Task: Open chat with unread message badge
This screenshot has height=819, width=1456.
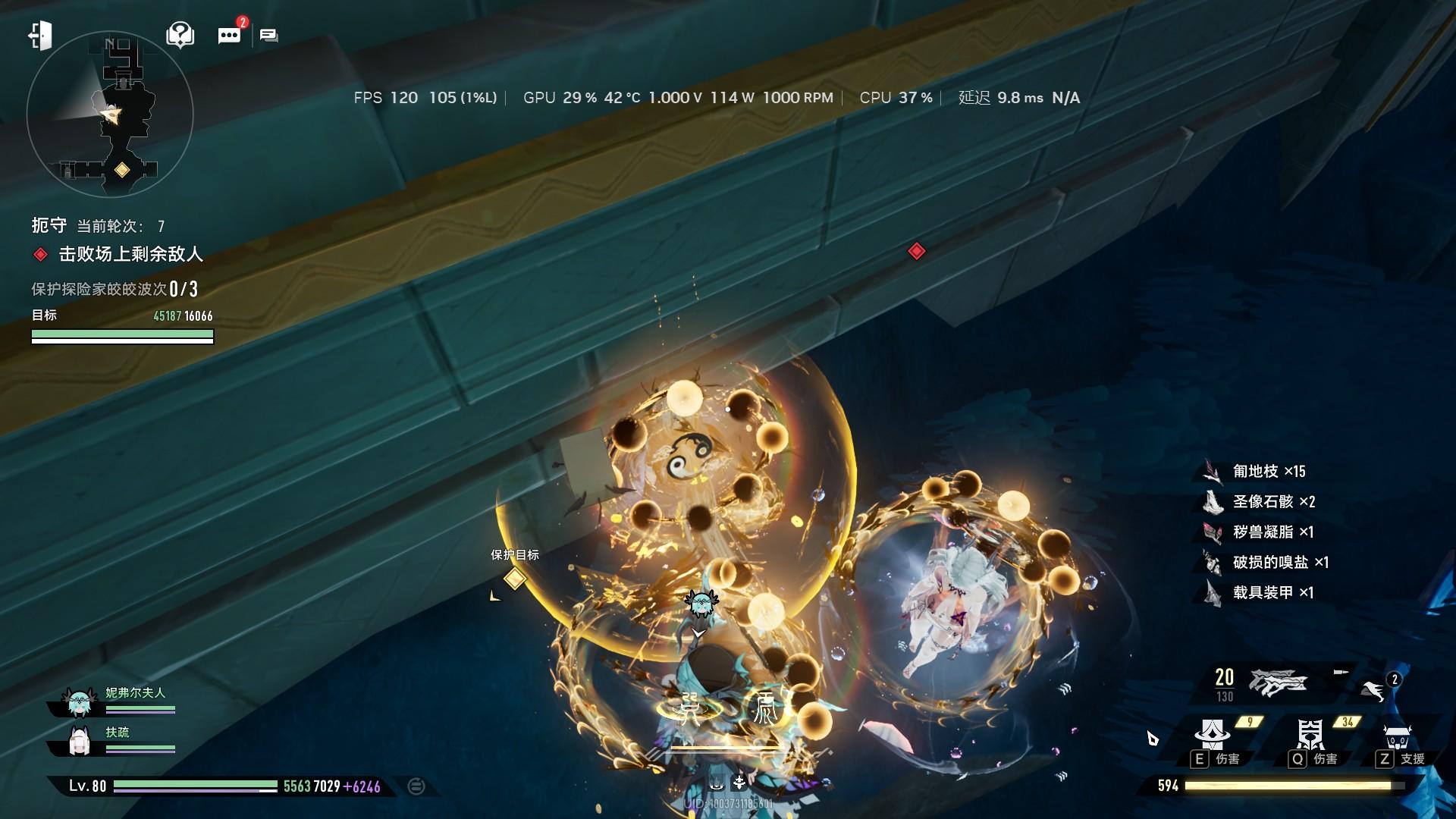Action: (229, 35)
